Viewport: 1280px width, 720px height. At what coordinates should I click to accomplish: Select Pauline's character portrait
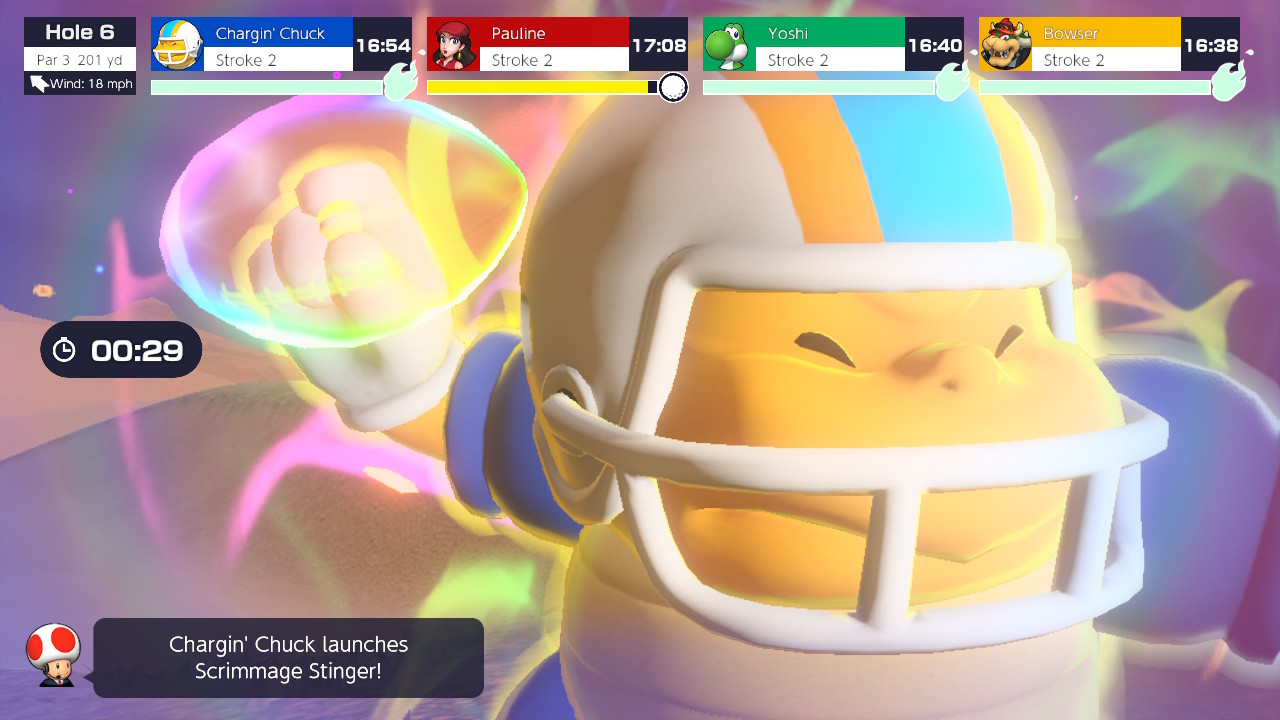click(x=455, y=44)
